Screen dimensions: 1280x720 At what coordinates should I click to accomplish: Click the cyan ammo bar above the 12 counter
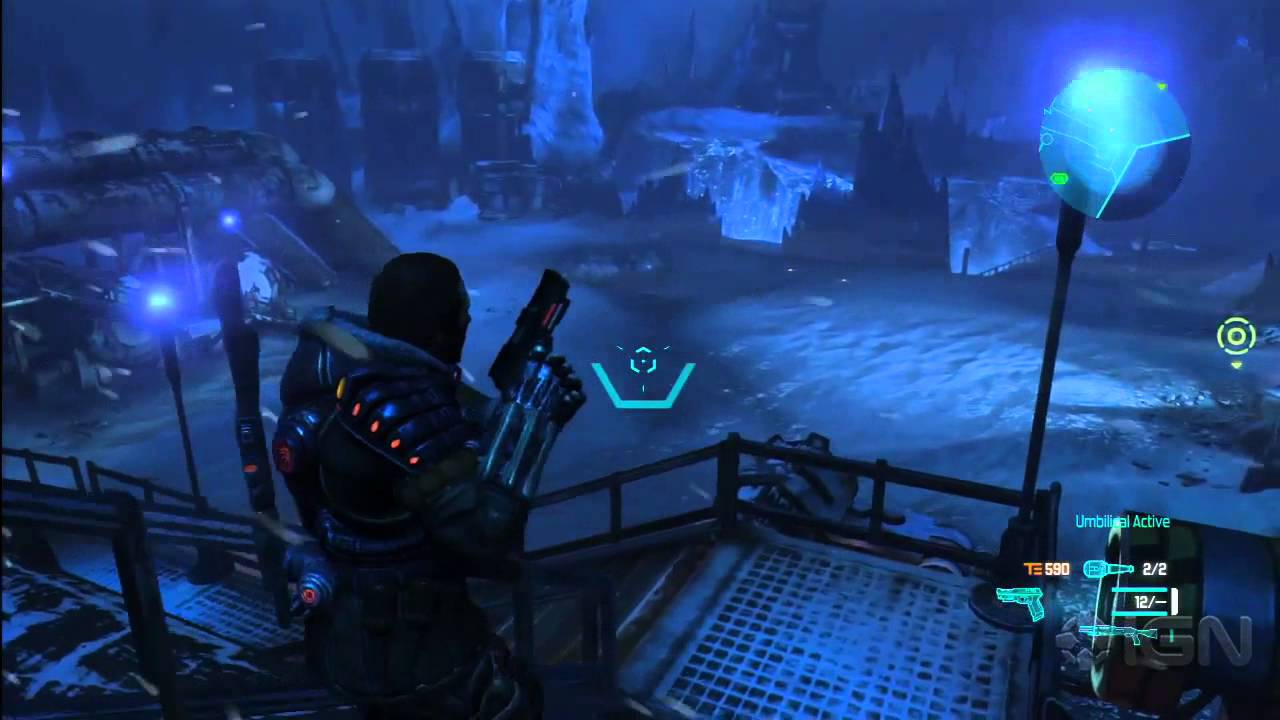click(x=1141, y=590)
